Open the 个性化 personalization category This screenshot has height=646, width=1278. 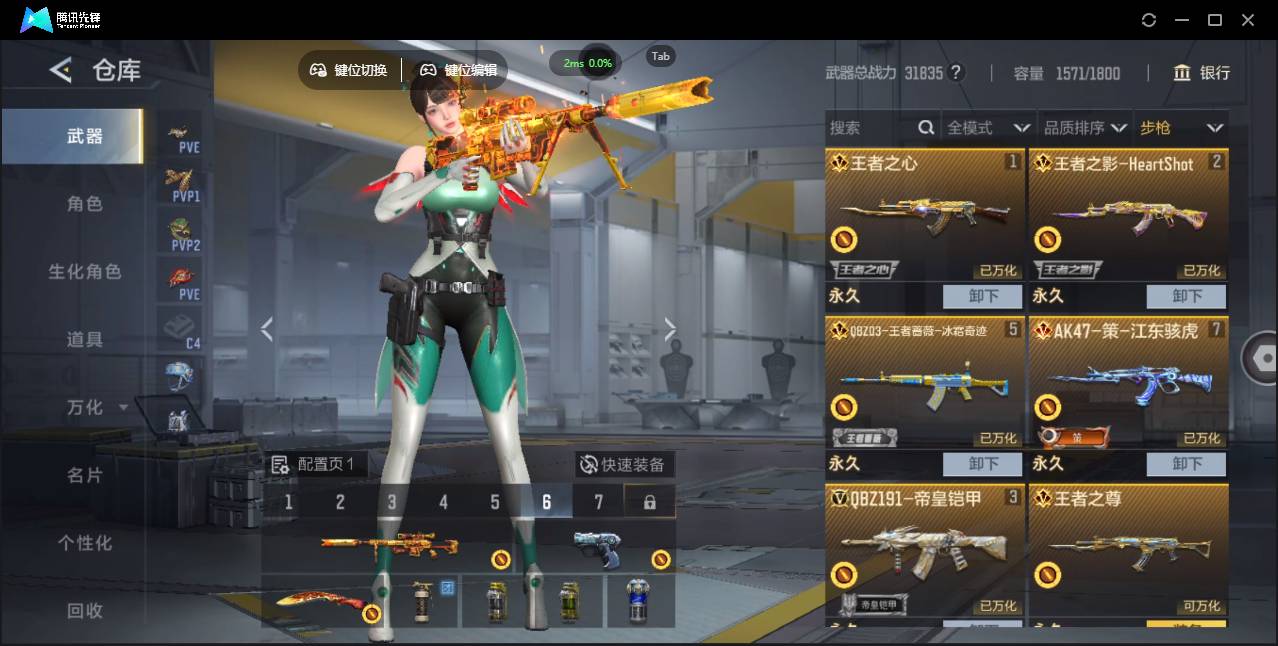tap(84, 543)
